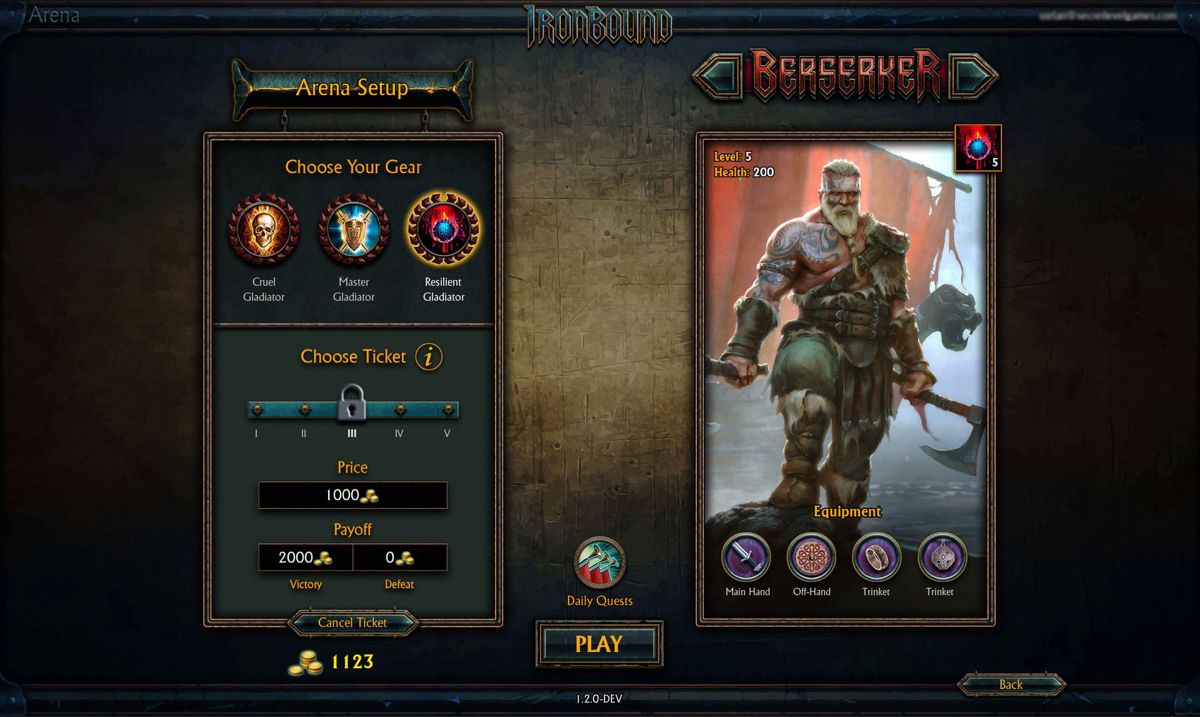Image resolution: width=1200 pixels, height=717 pixels.
Task: Choose the Master Gladiator gear
Action: click(x=353, y=230)
